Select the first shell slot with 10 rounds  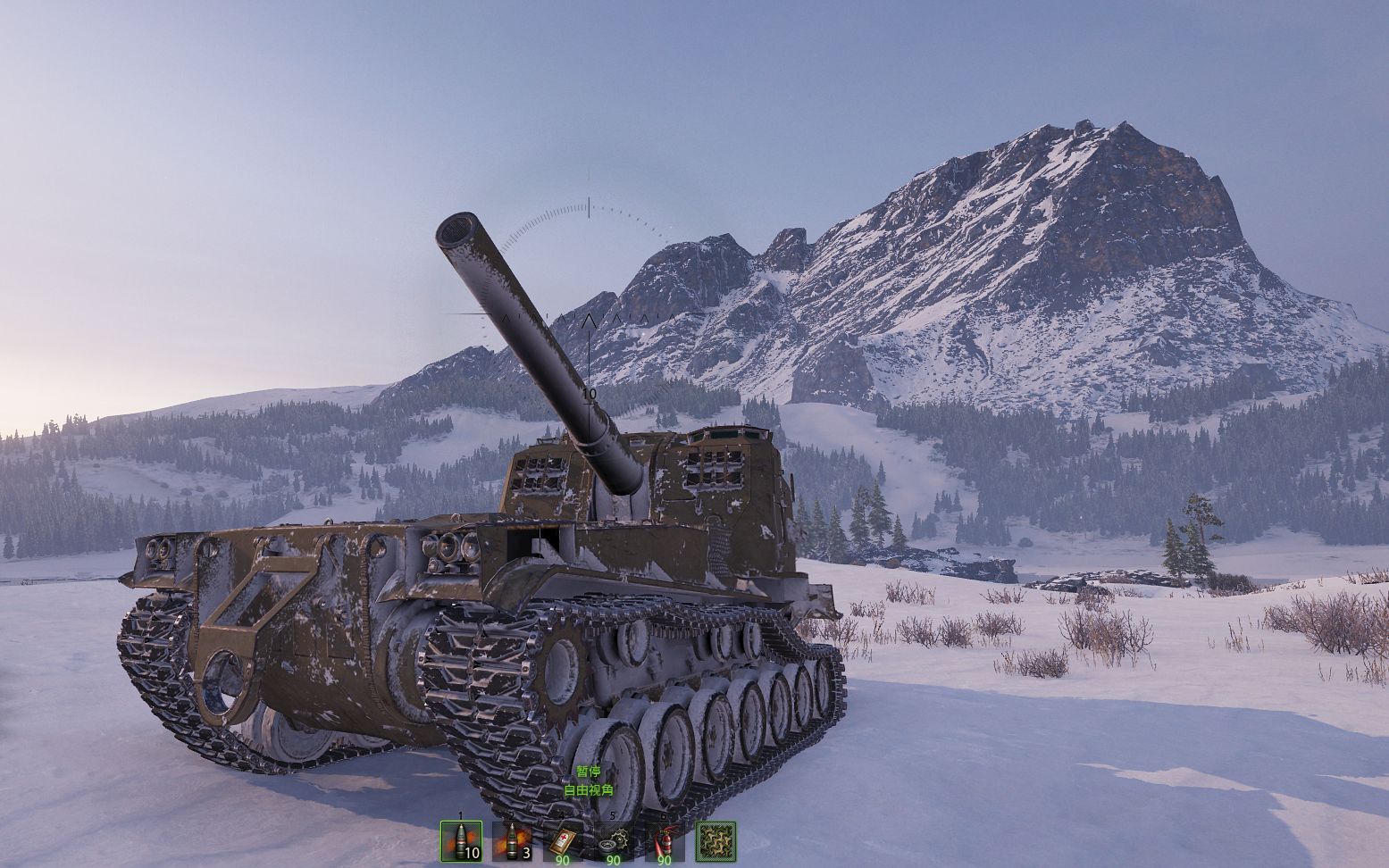click(461, 841)
